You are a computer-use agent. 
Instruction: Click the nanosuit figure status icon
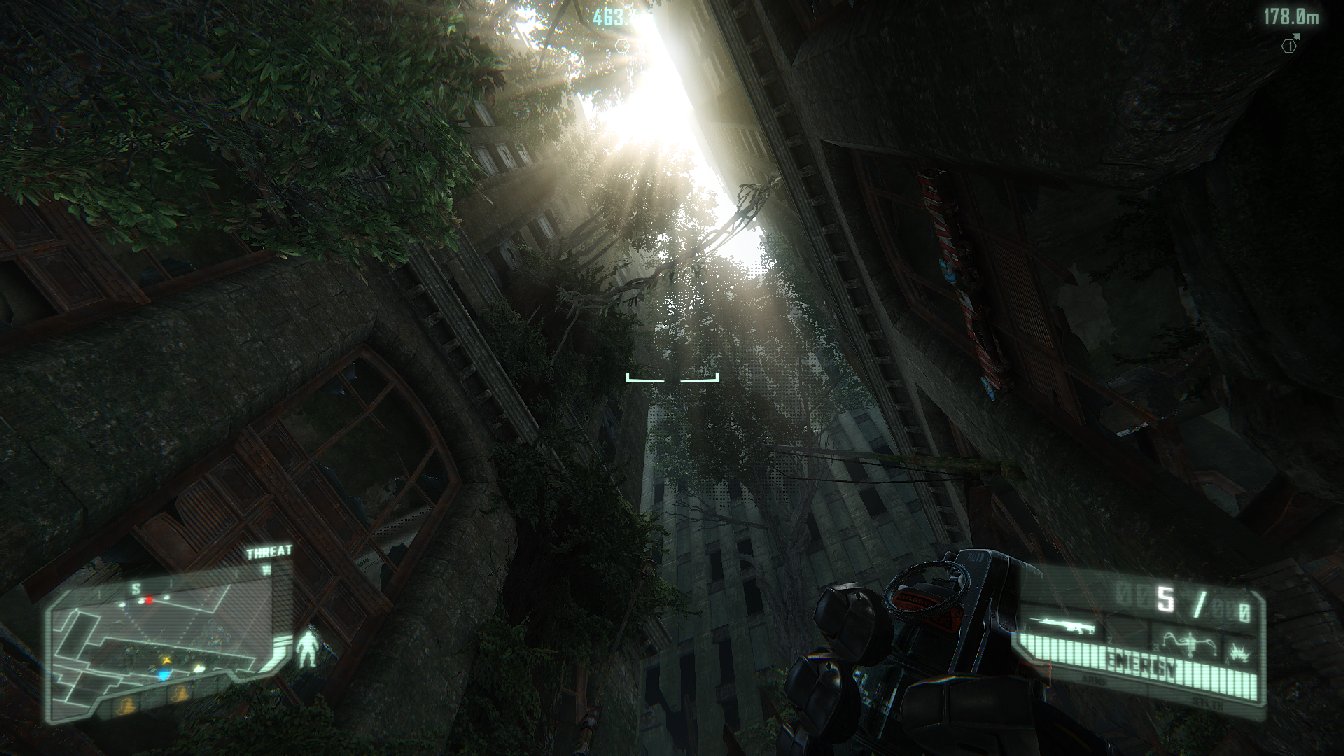(x=309, y=648)
